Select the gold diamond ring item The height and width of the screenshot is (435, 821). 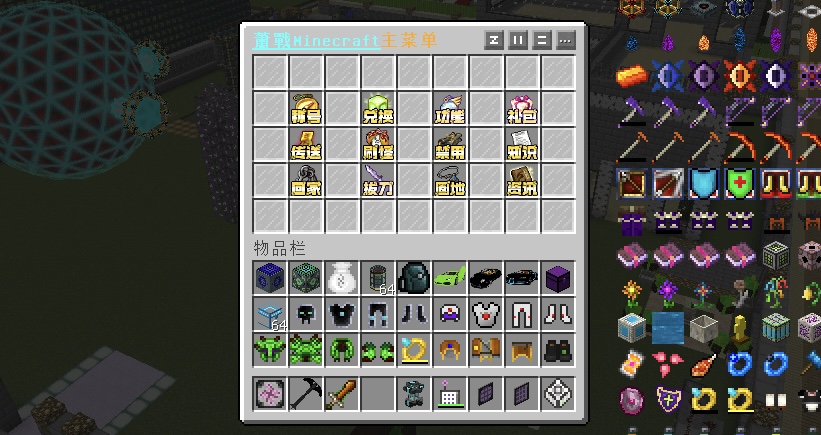click(413, 349)
